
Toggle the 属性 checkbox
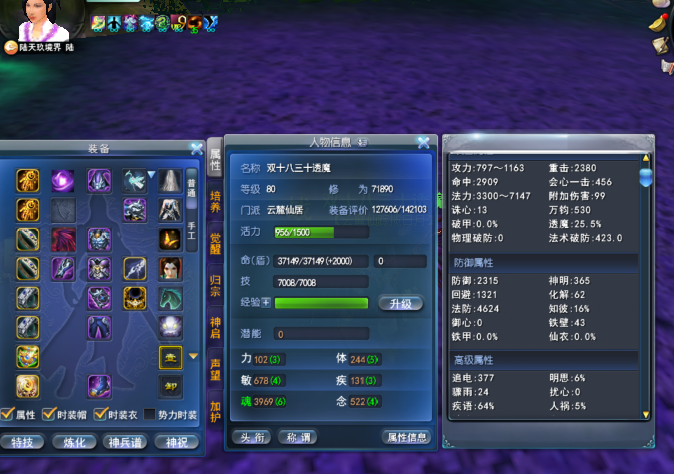tap(8, 415)
